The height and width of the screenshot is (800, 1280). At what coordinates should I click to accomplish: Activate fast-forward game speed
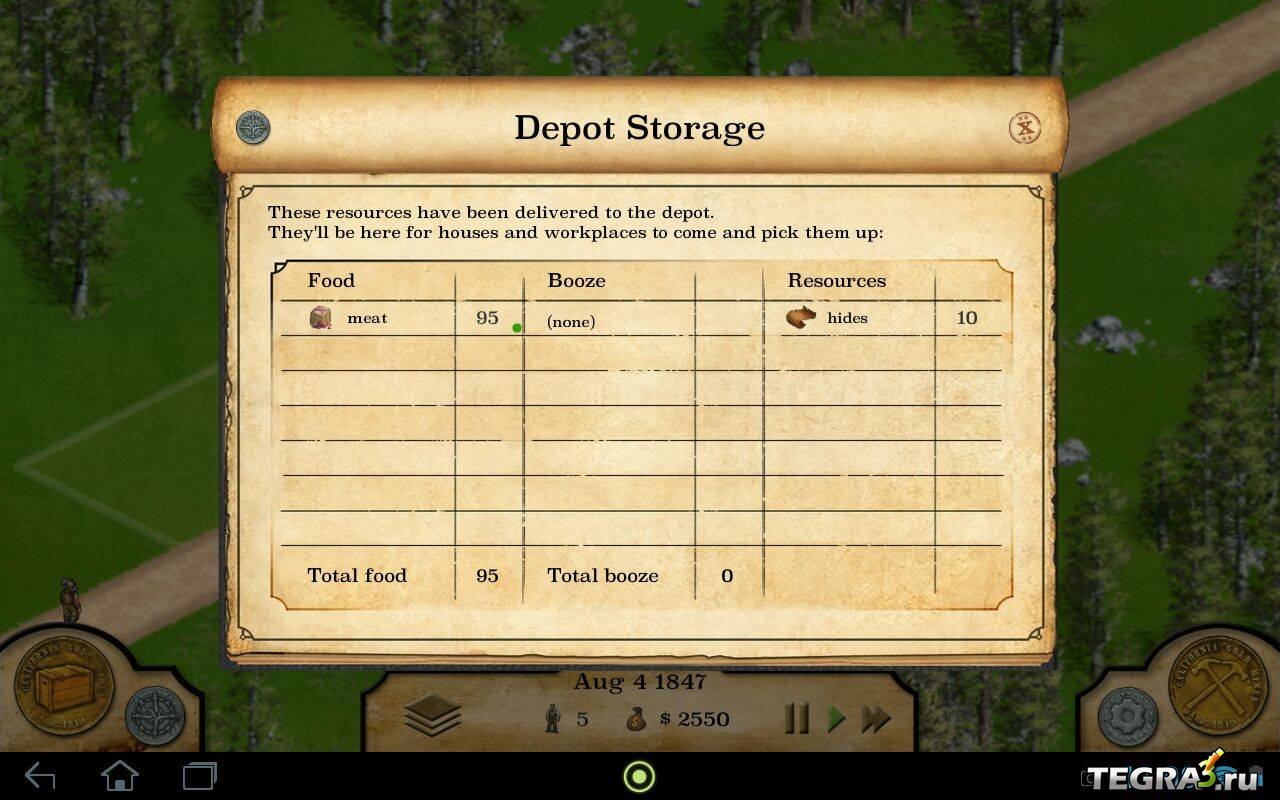[876, 718]
